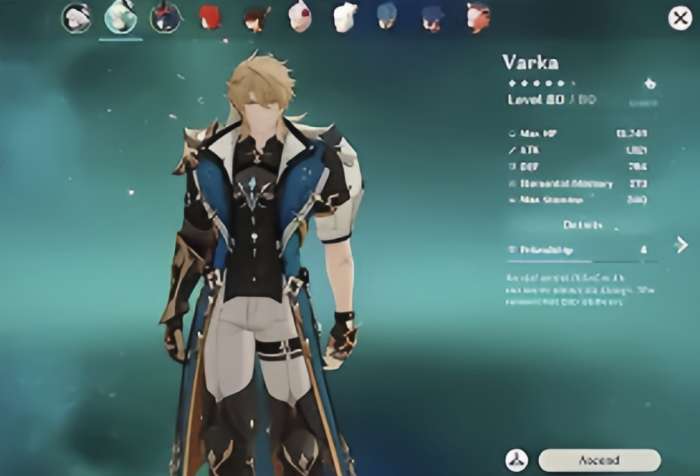Select the red-haired character portrait
This screenshot has height=476, width=700.
tap(210, 17)
